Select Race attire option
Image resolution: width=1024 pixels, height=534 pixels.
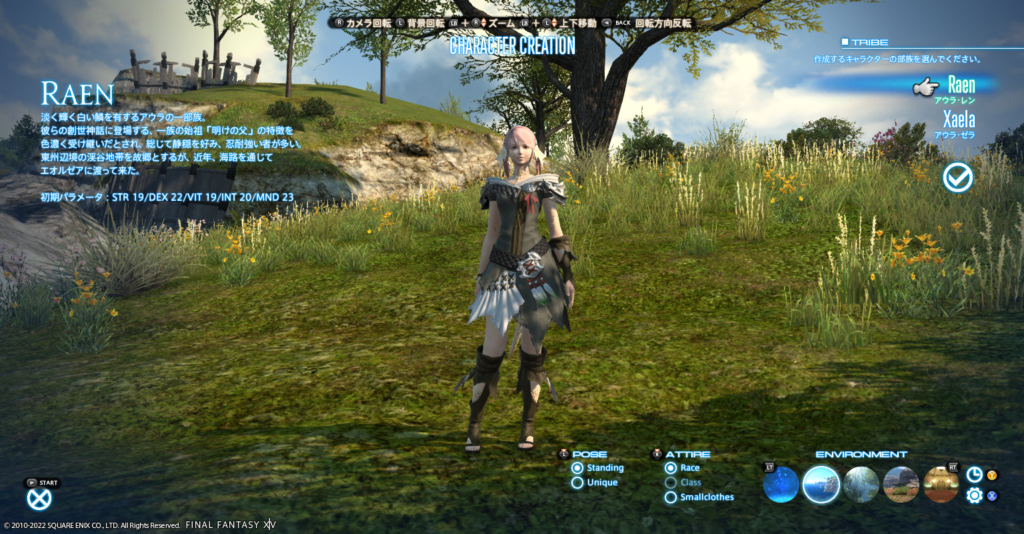(x=671, y=468)
